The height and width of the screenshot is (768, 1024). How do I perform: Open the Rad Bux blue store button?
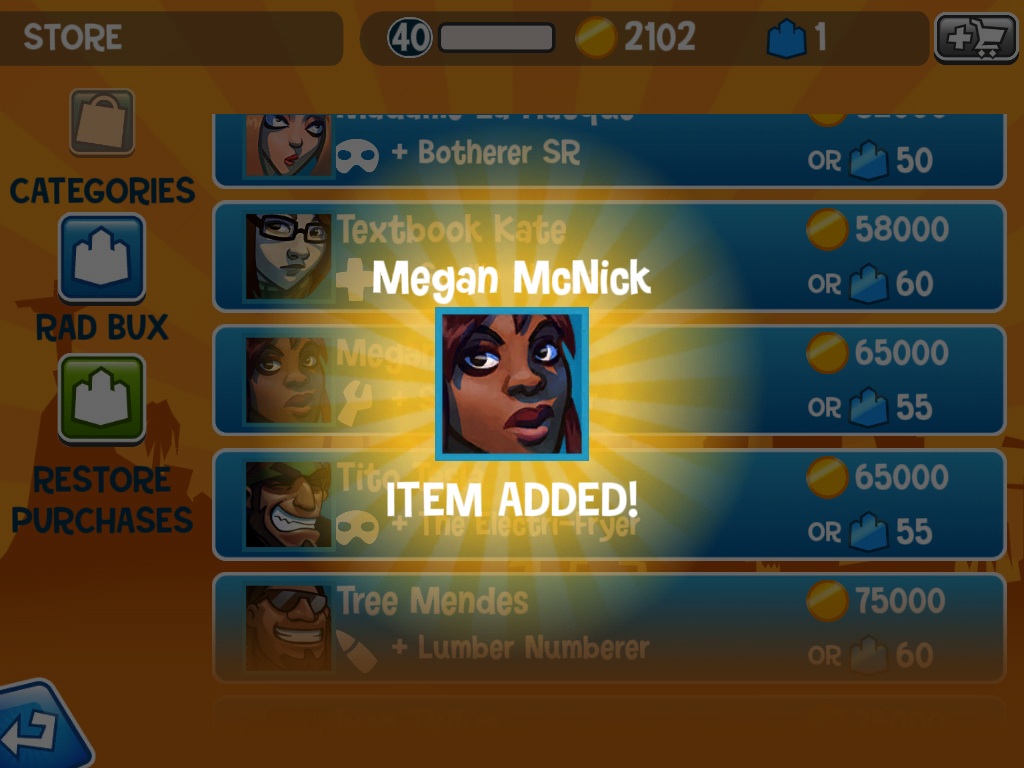click(102, 258)
